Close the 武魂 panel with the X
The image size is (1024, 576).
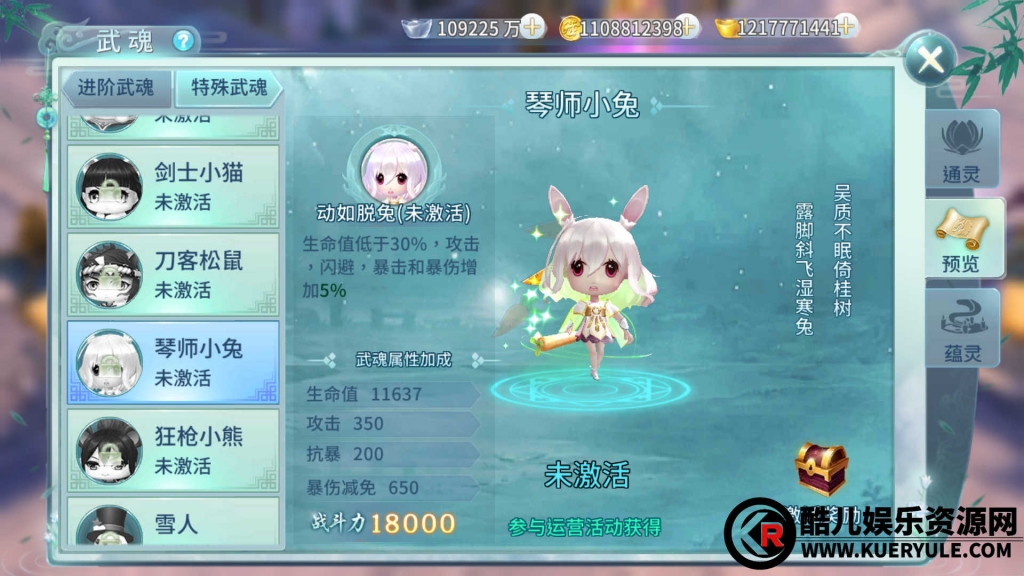(x=930, y=60)
